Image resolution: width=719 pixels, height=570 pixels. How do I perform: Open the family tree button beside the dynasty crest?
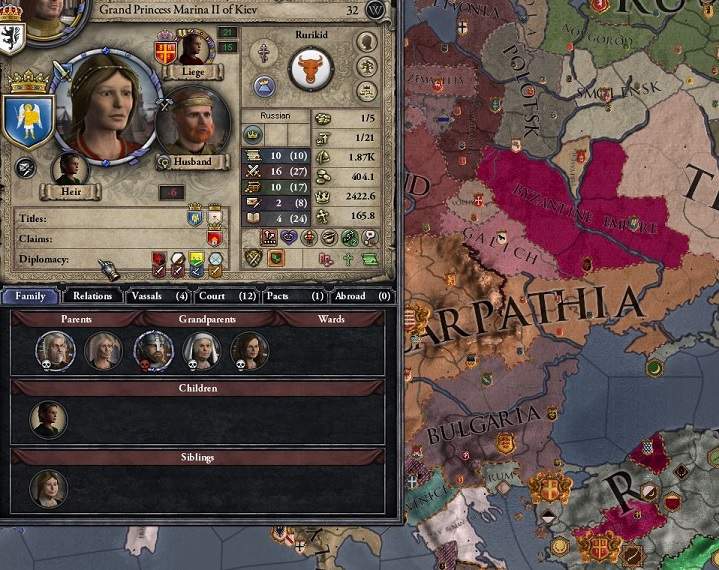tap(367, 68)
